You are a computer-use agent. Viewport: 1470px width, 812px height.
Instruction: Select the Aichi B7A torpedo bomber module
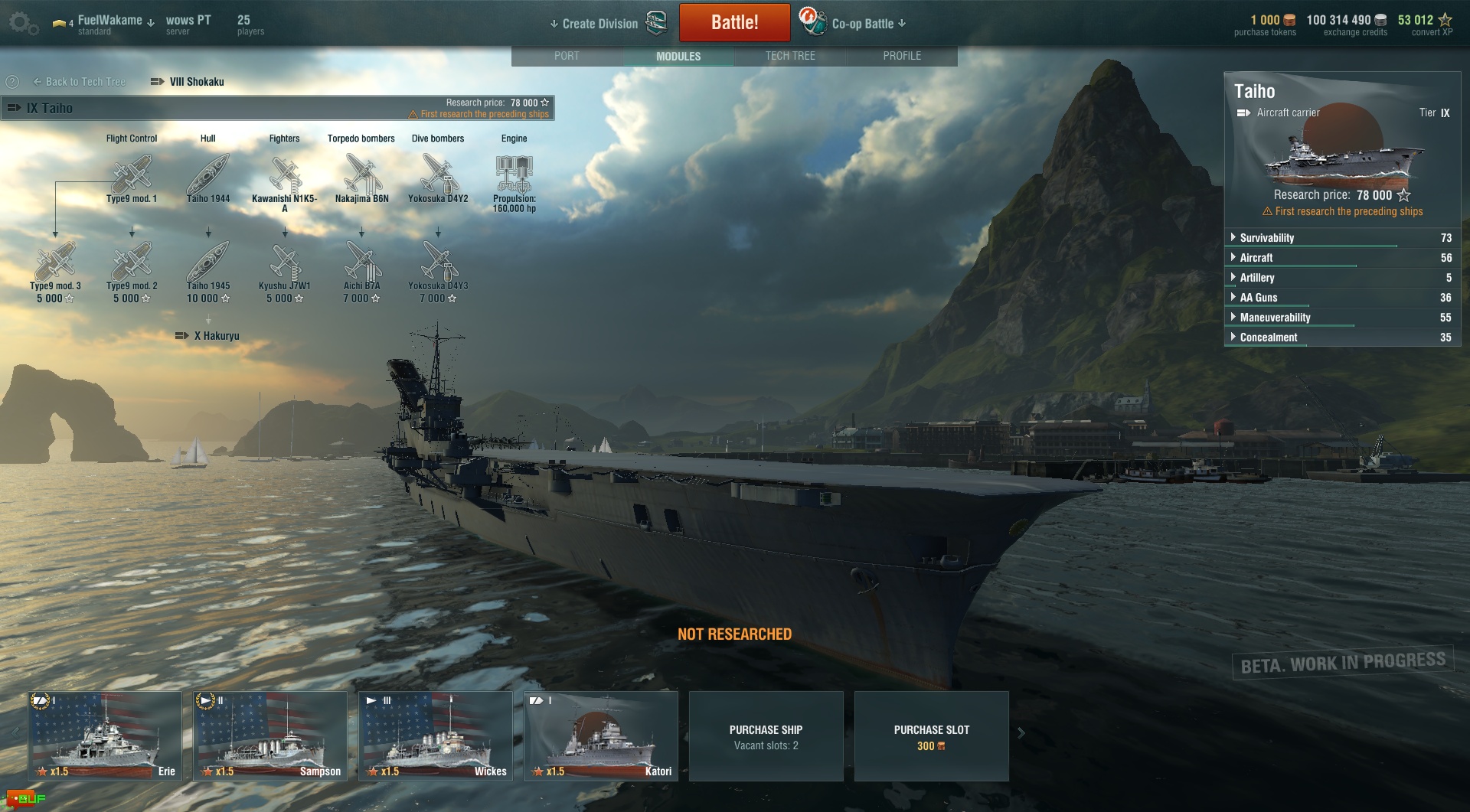click(361, 263)
